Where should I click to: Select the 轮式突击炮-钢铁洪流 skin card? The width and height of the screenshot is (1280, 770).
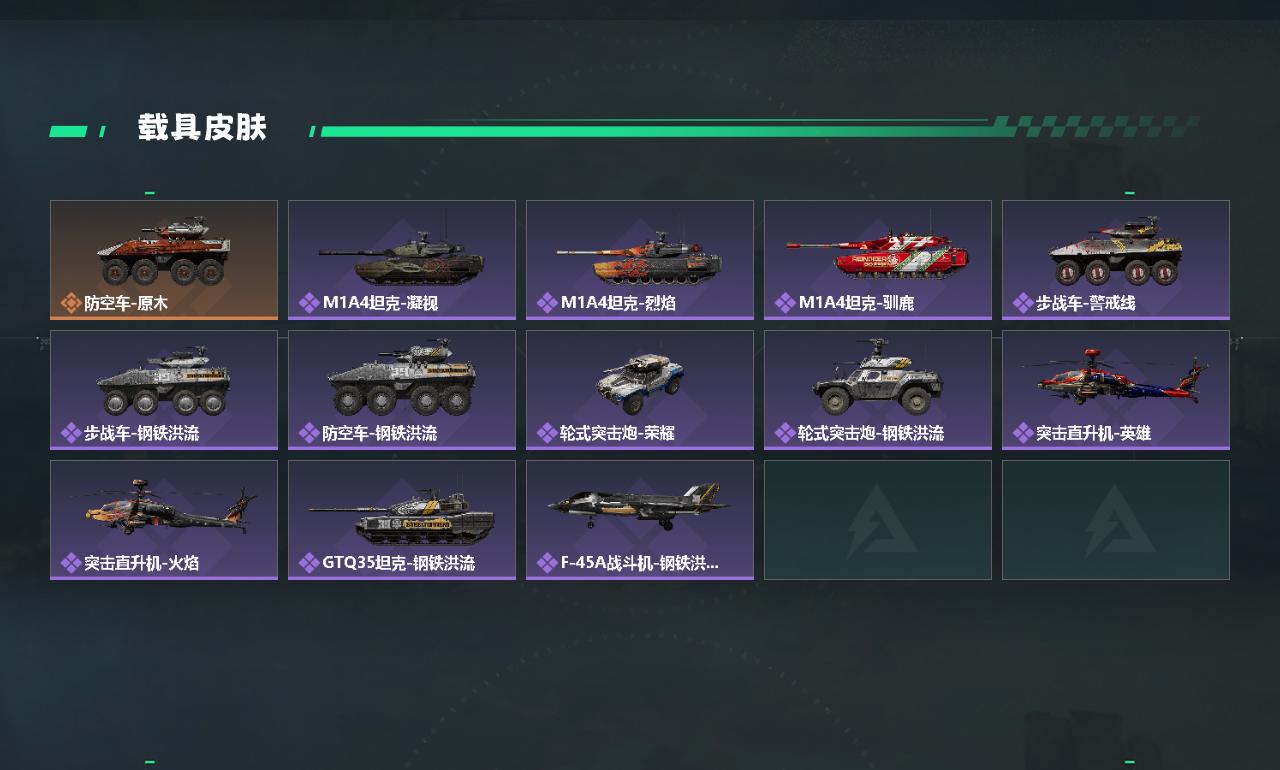(878, 389)
